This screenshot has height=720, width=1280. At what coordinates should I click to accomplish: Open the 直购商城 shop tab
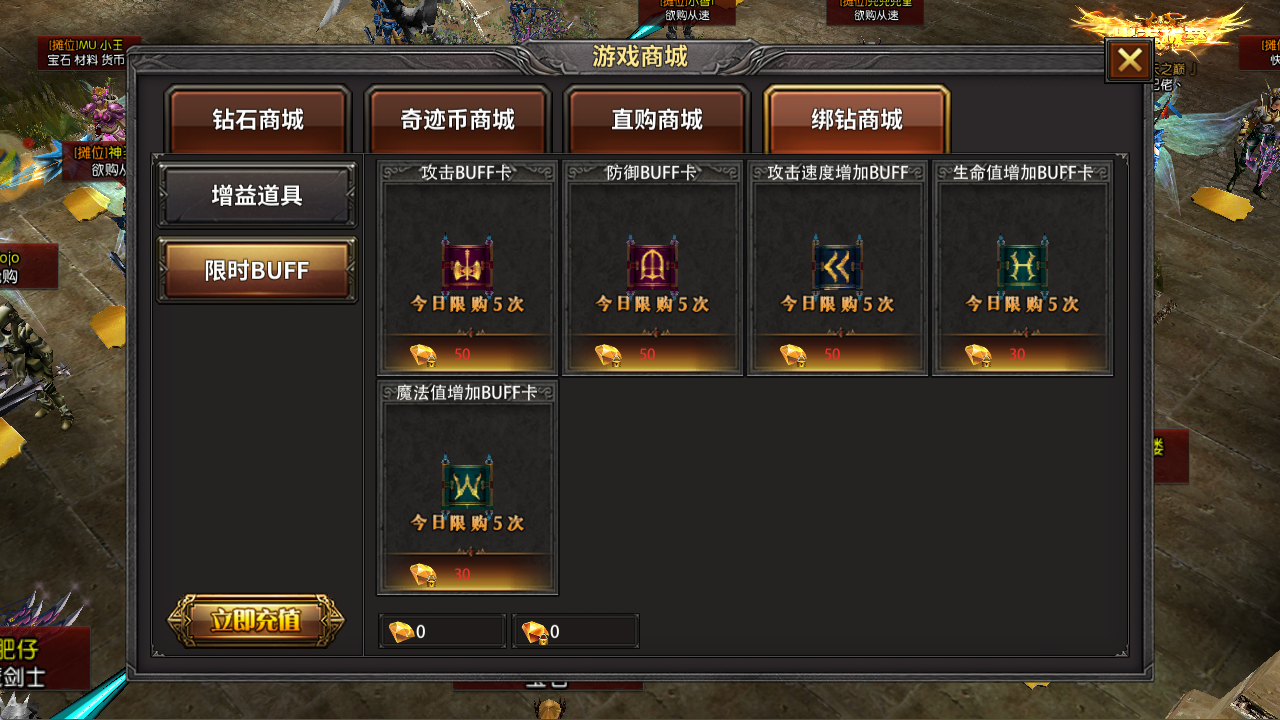click(x=656, y=119)
